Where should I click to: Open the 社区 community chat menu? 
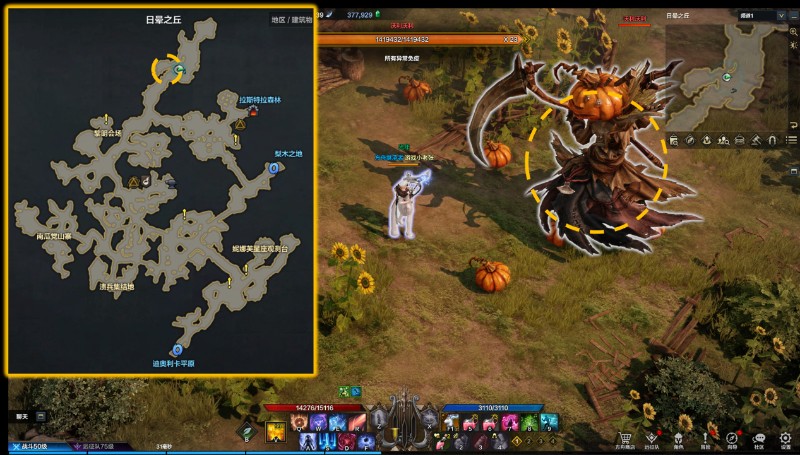point(759,438)
